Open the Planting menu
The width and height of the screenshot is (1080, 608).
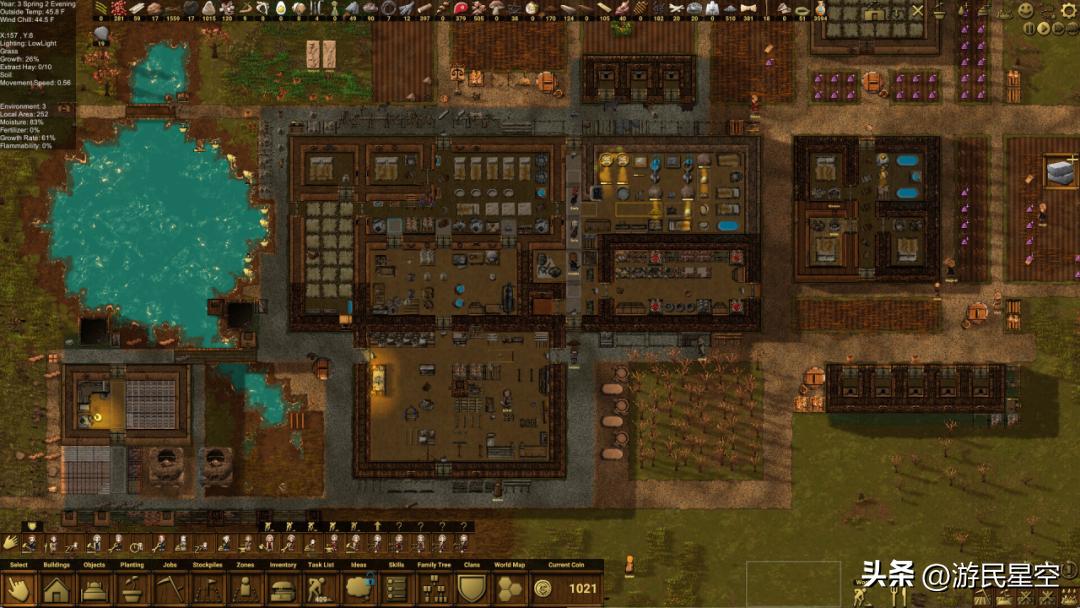(x=131, y=588)
